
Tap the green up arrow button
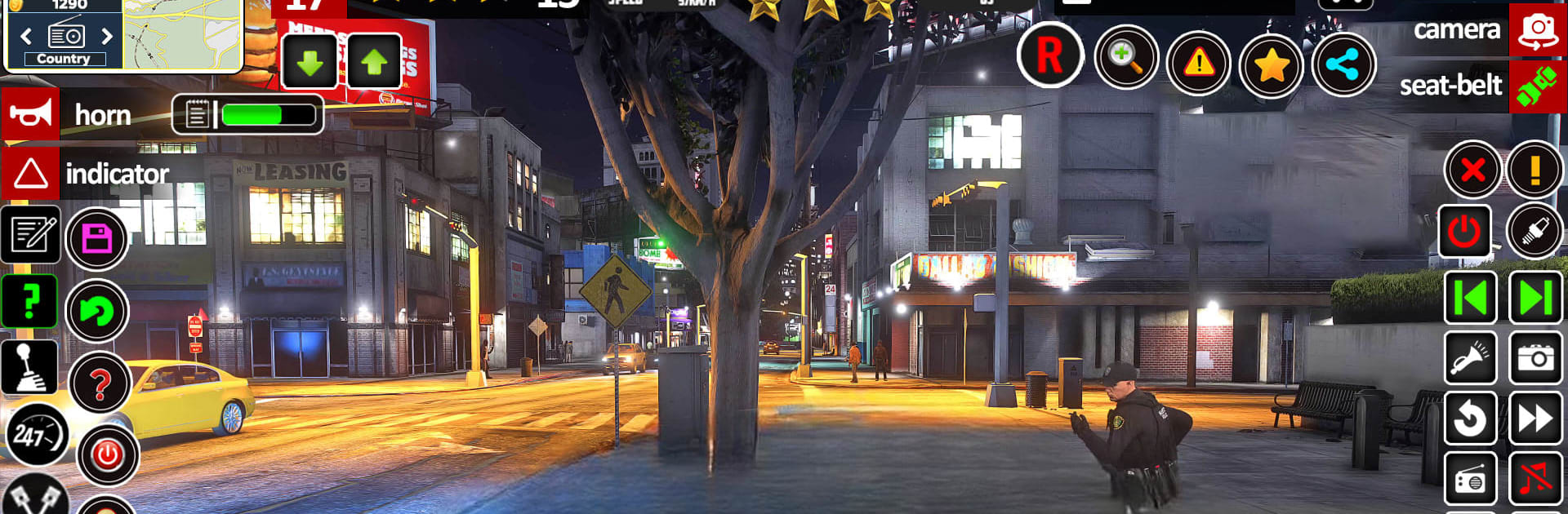coord(374,62)
